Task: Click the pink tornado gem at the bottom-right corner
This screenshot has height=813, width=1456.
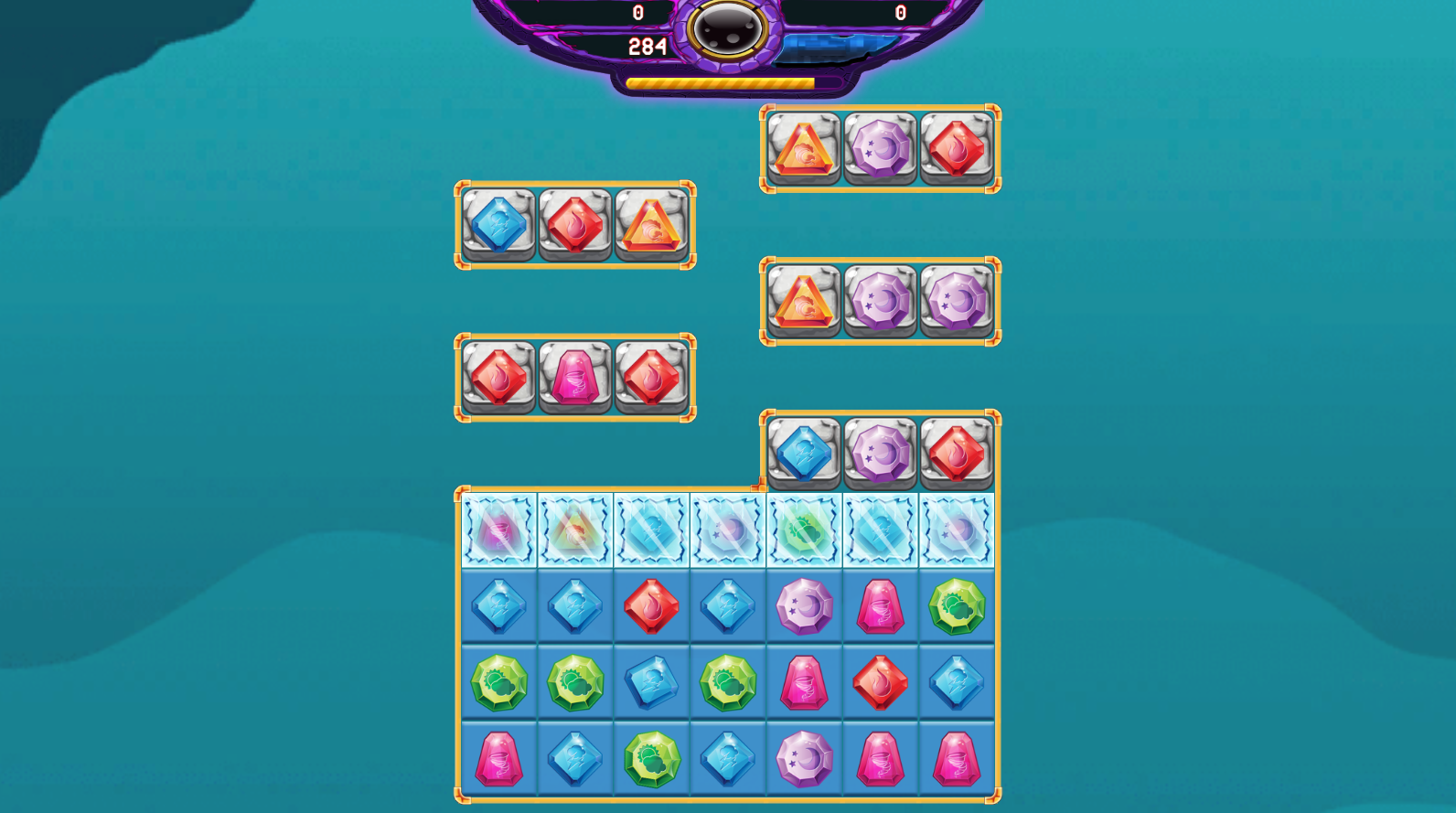Action: [x=957, y=761]
